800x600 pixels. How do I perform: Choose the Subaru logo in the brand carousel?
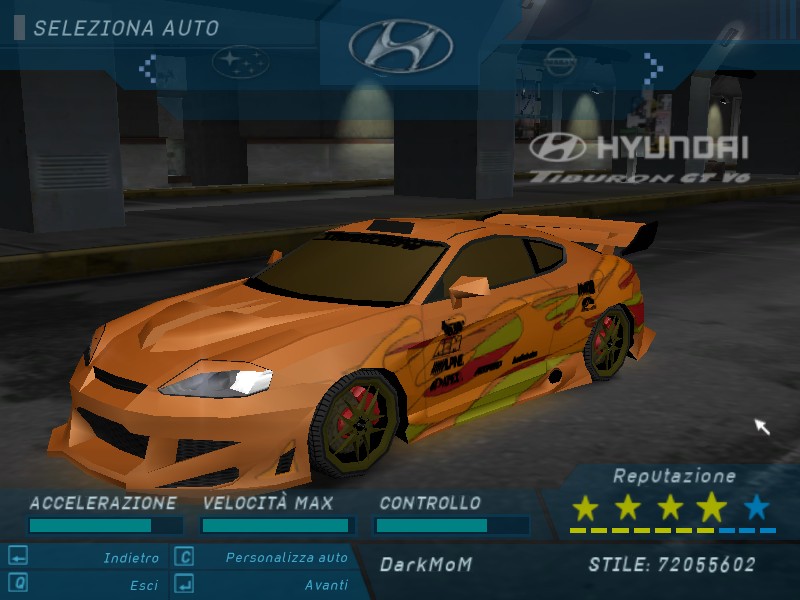tap(240, 63)
